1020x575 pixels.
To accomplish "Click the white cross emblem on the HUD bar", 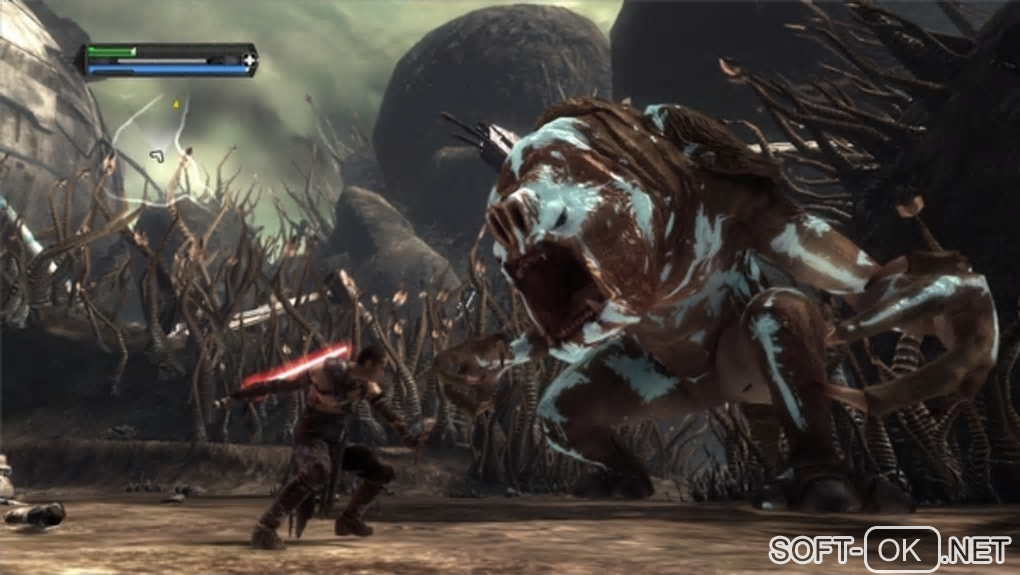I will tap(248, 61).
